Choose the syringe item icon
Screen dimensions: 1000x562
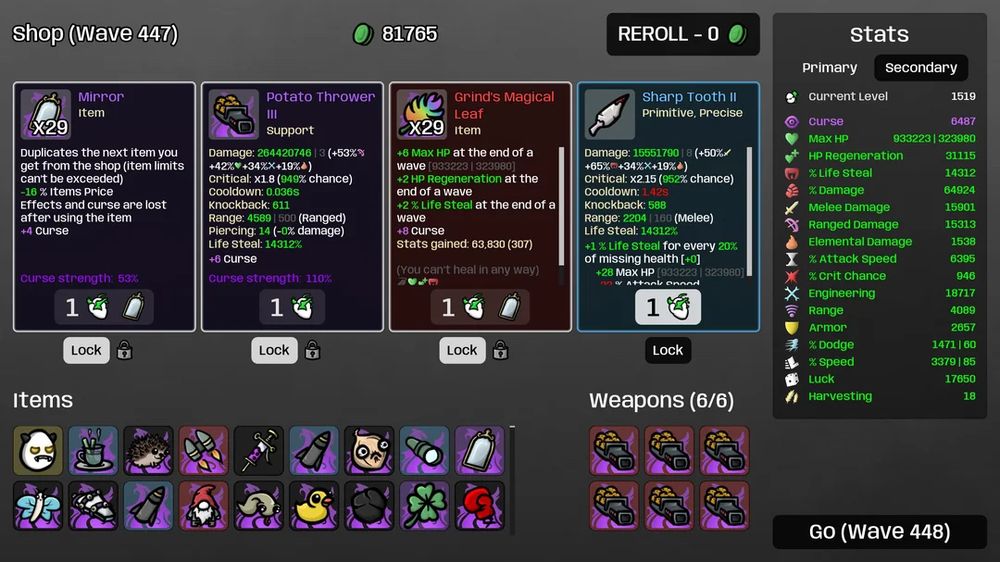click(x=259, y=451)
